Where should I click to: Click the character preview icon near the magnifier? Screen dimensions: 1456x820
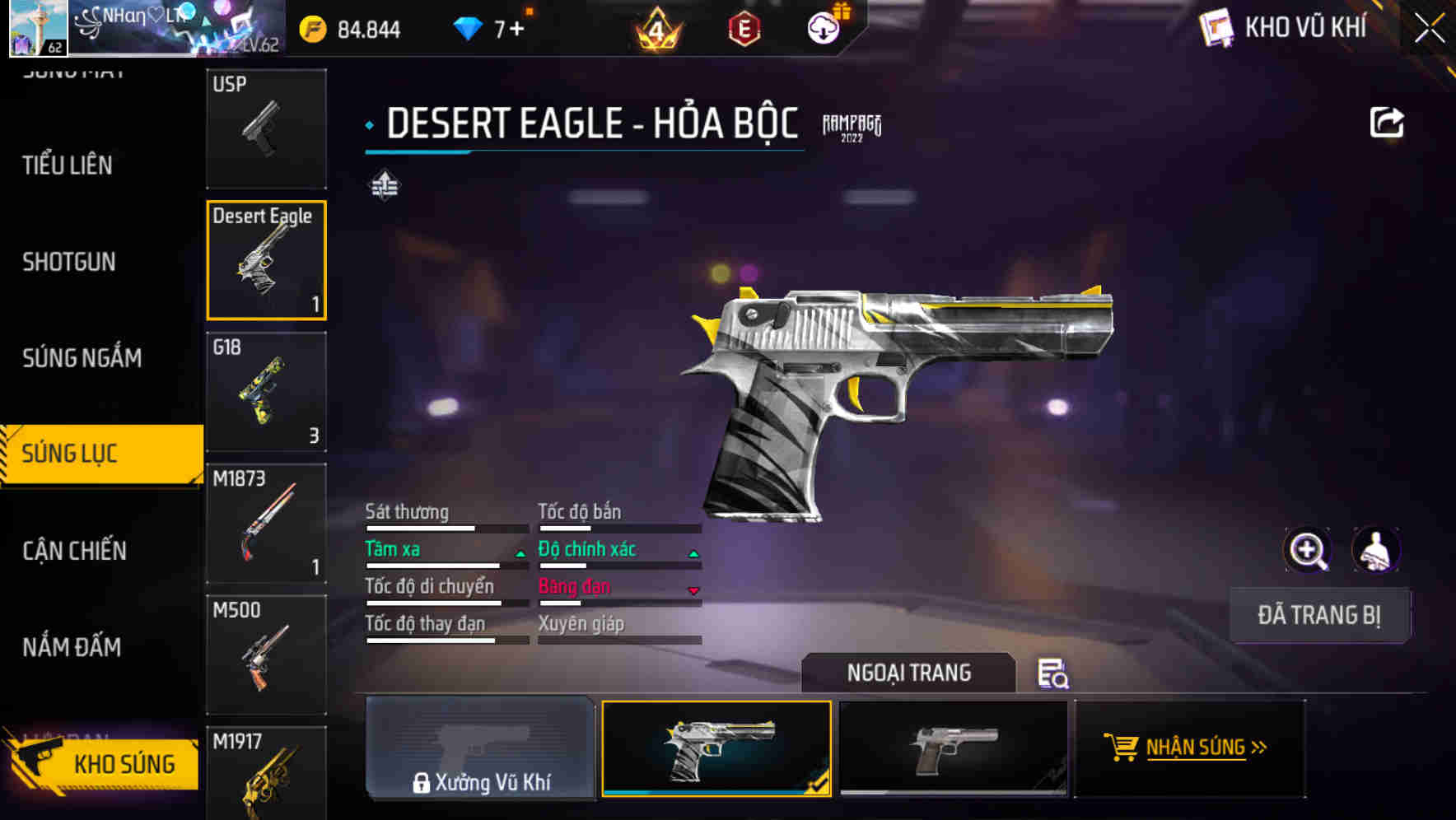coord(1374,549)
